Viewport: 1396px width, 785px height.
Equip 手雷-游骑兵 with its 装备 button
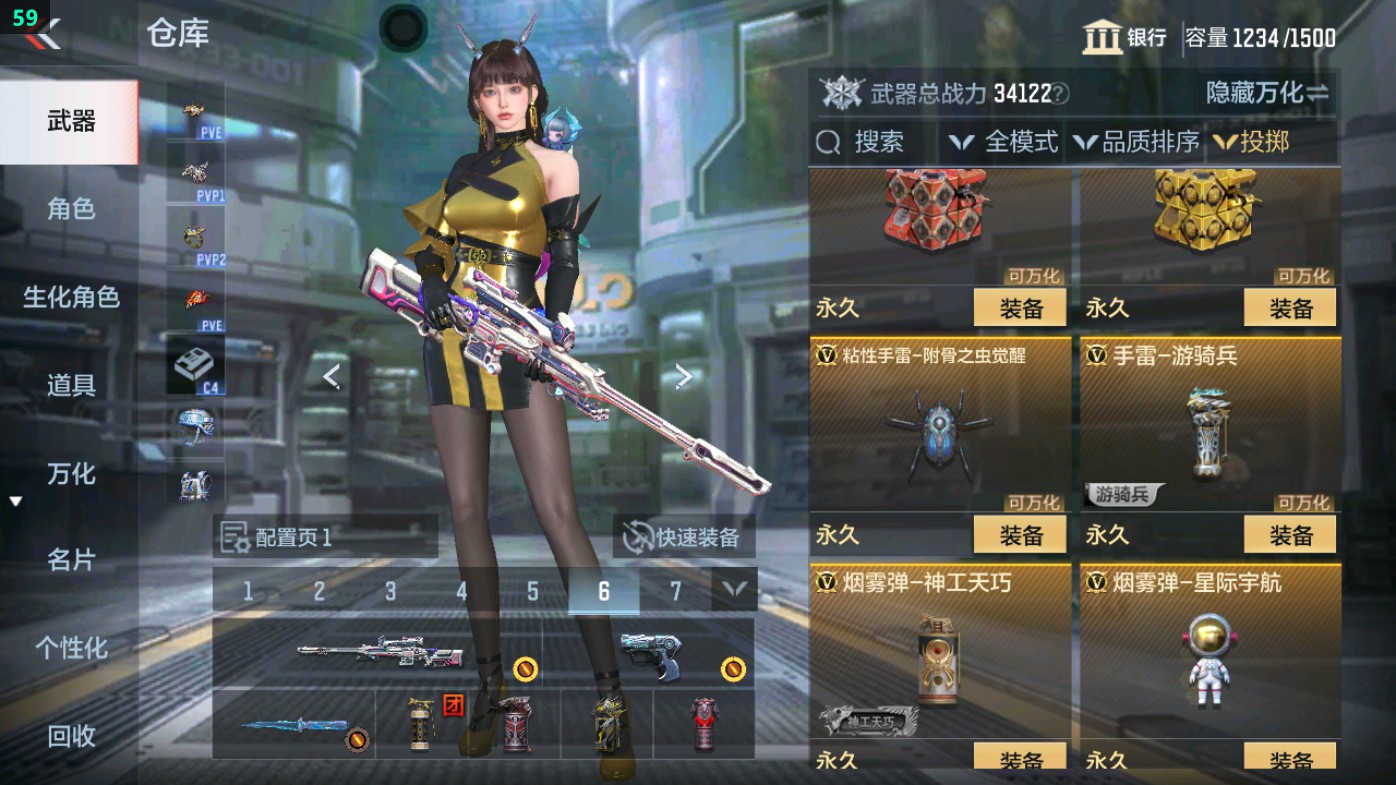tap(1292, 534)
